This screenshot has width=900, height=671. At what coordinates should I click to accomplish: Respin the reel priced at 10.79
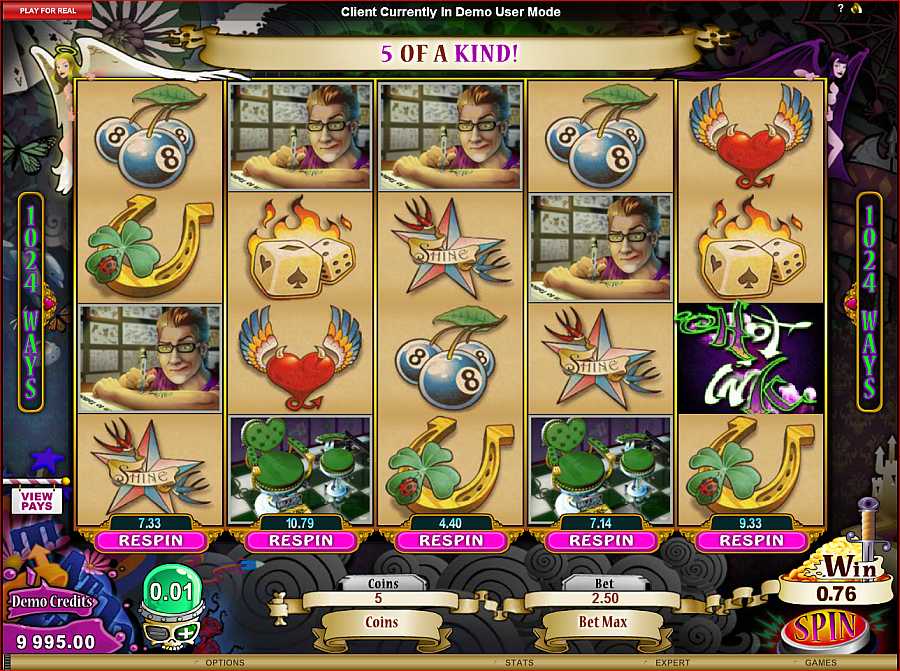299,540
